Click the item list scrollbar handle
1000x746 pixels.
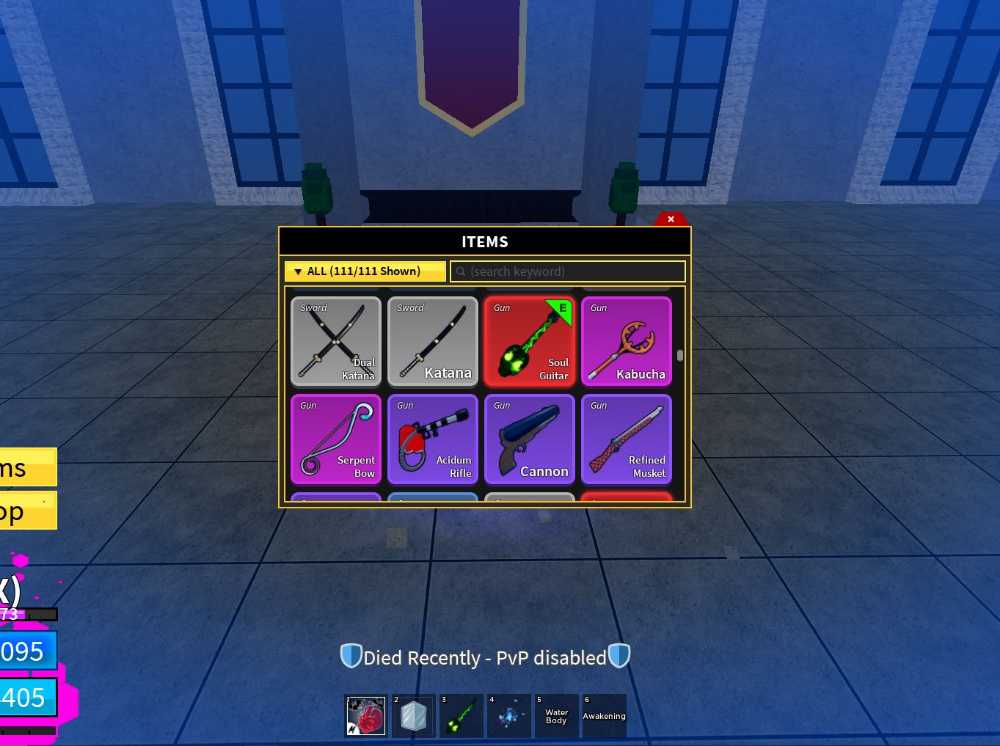coord(680,355)
